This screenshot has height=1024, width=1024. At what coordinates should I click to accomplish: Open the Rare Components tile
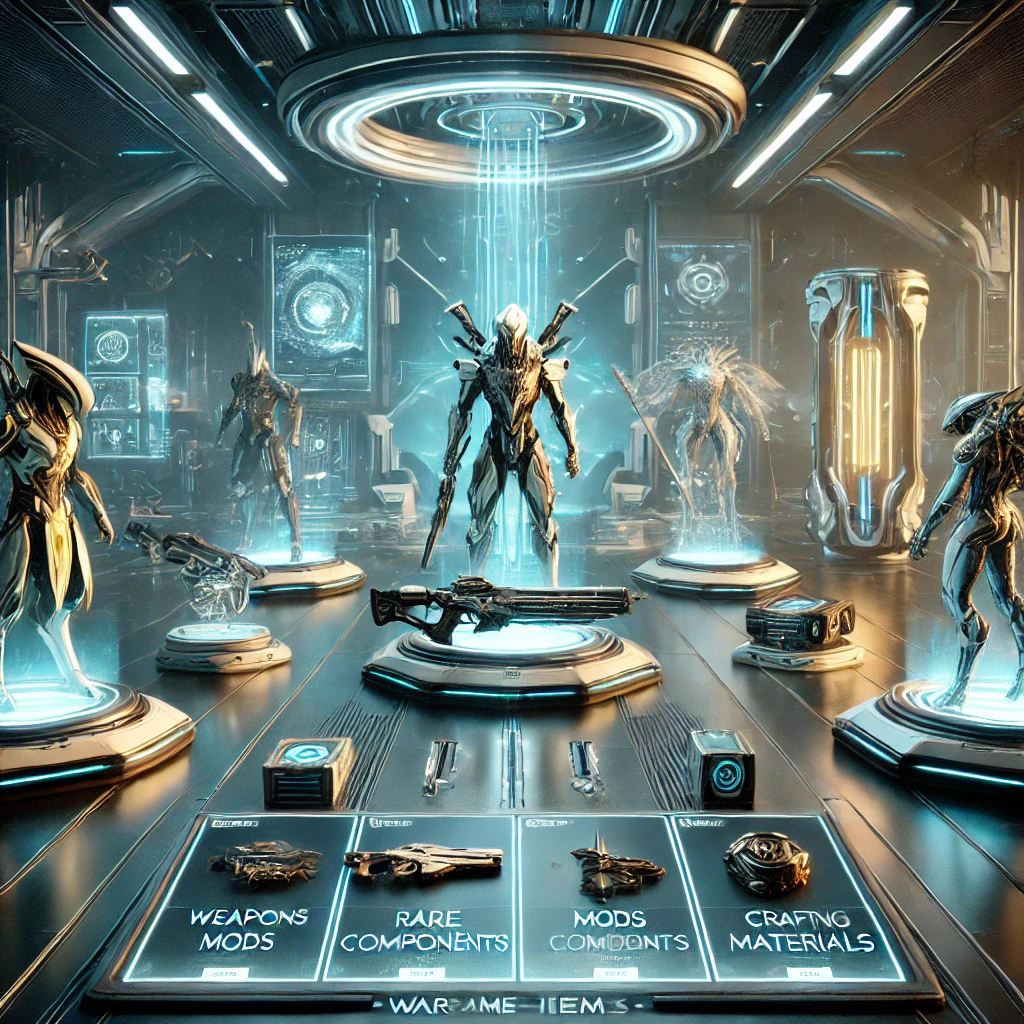tap(425, 900)
